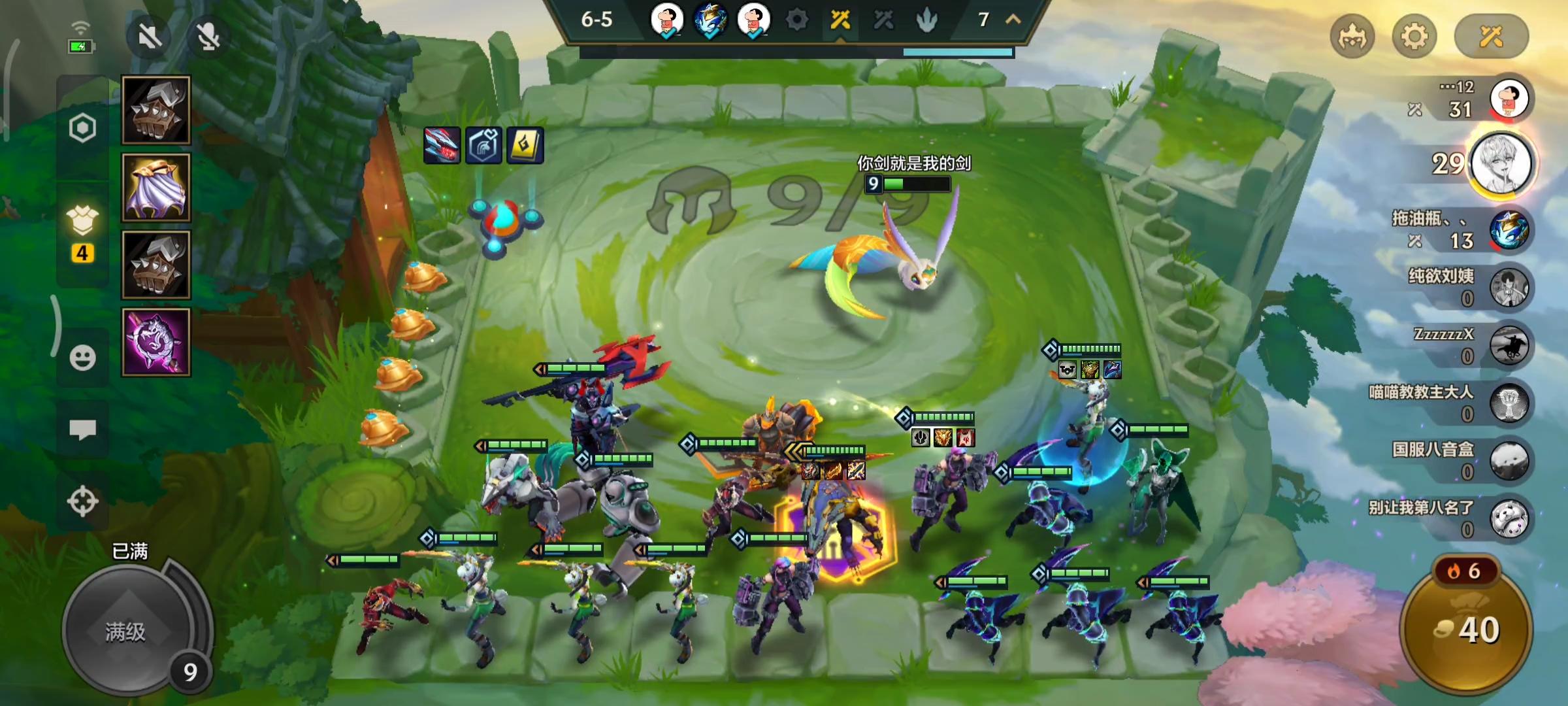Open the shop via gold 40 button

pyautogui.click(x=1467, y=629)
